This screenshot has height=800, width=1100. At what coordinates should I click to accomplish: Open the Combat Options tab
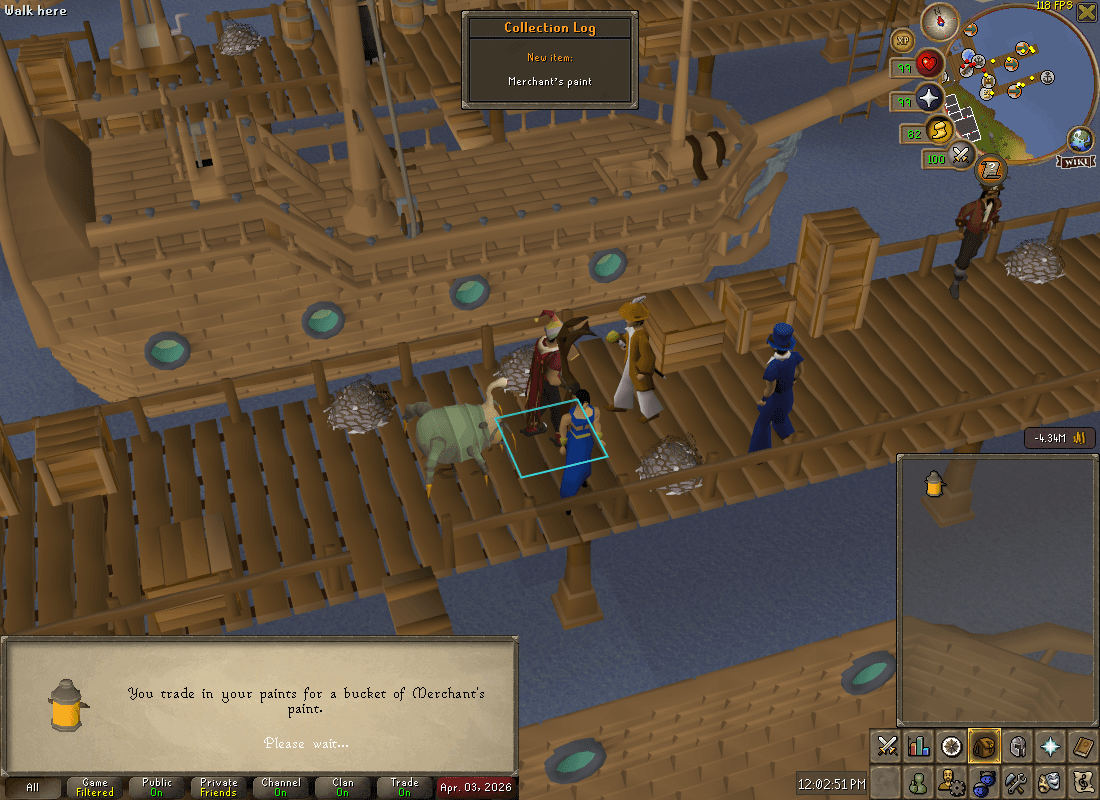(887, 746)
